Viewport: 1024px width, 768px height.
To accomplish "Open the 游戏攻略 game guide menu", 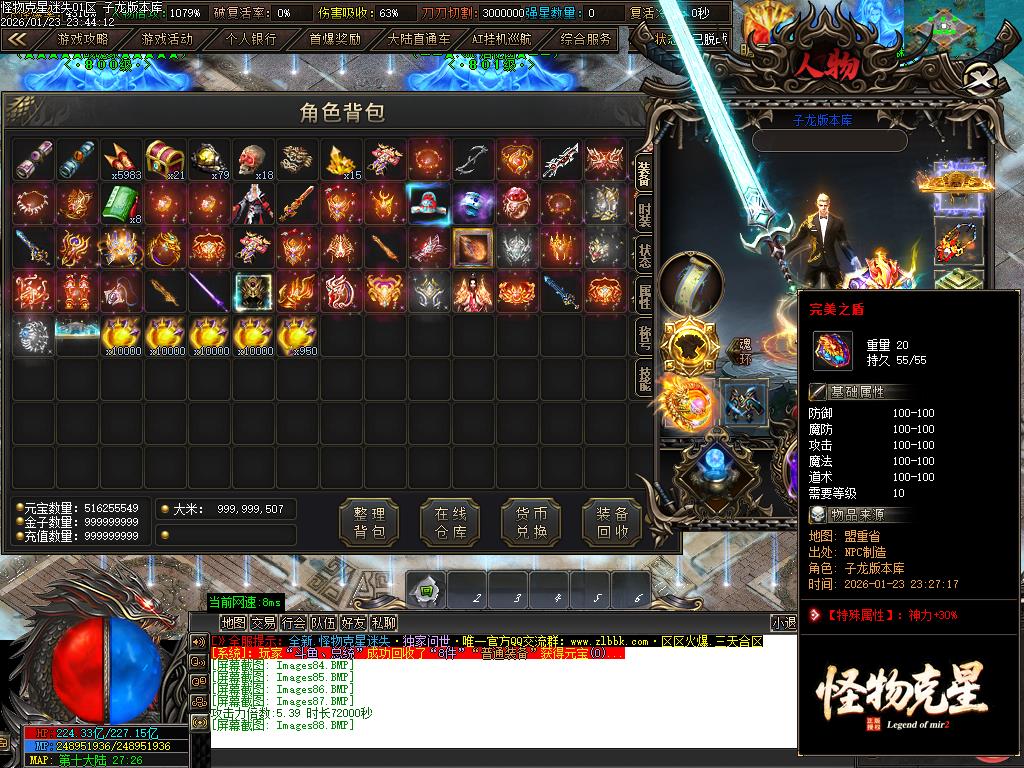I will pyautogui.click(x=83, y=39).
